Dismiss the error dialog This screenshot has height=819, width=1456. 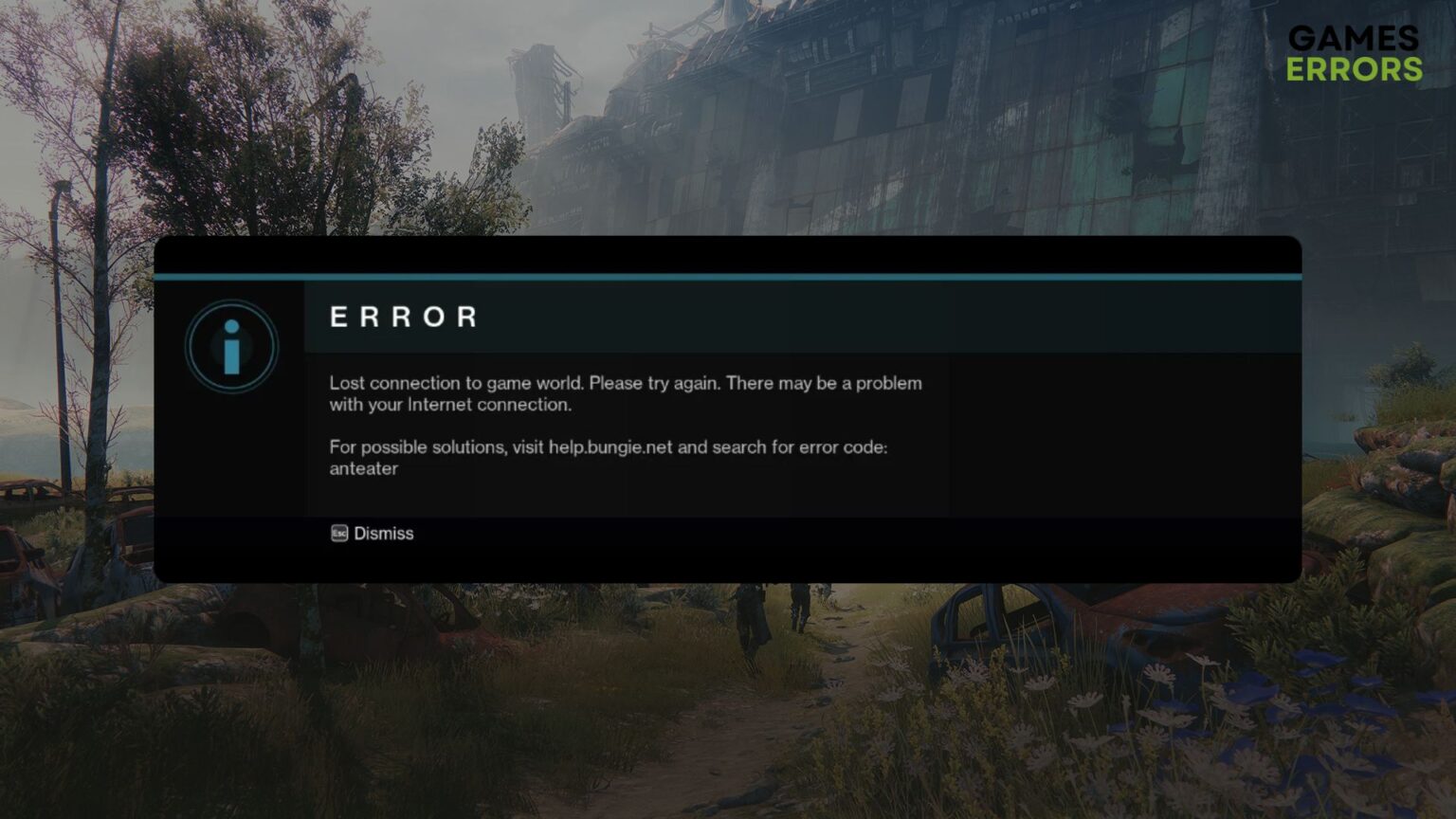pos(383,533)
